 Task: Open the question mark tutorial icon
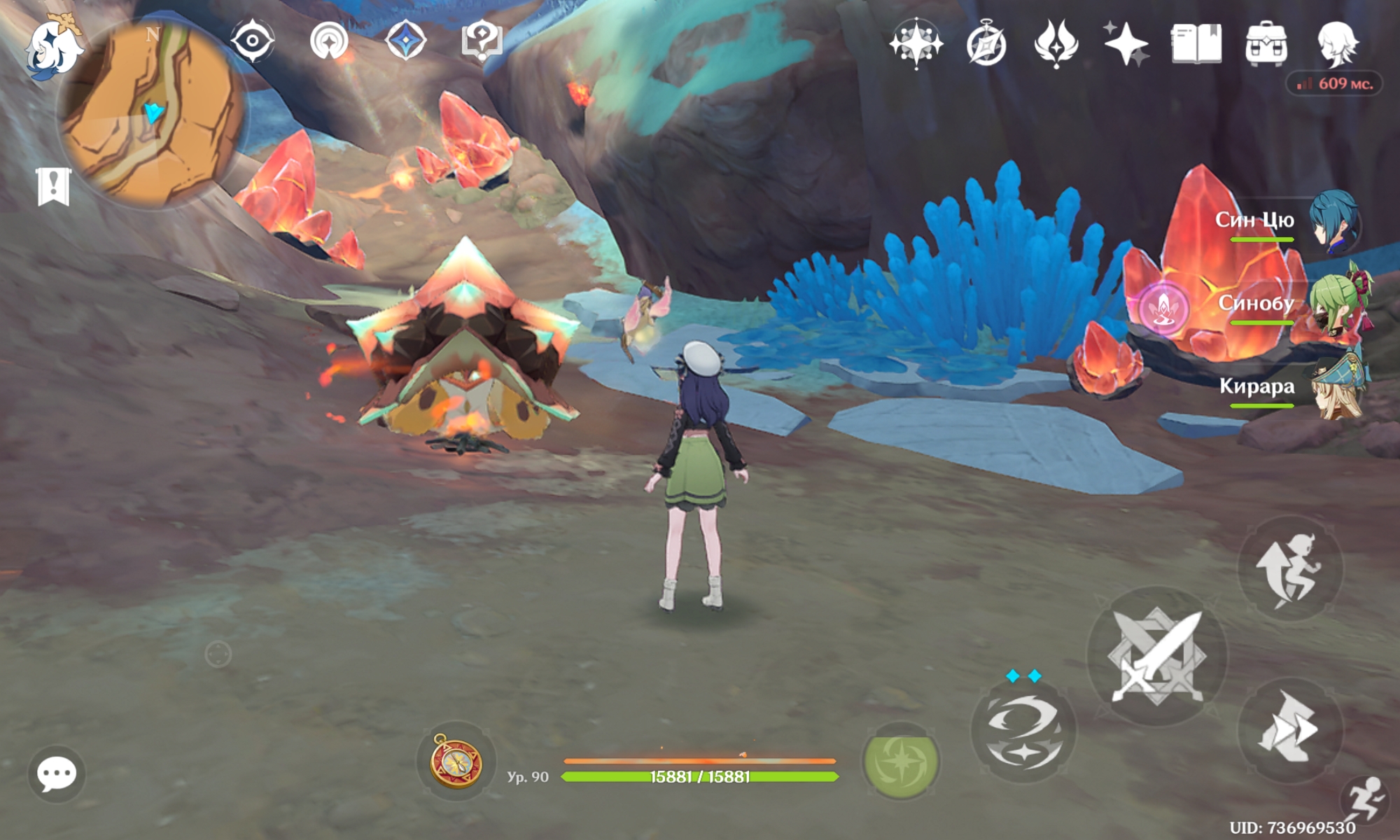(482, 41)
